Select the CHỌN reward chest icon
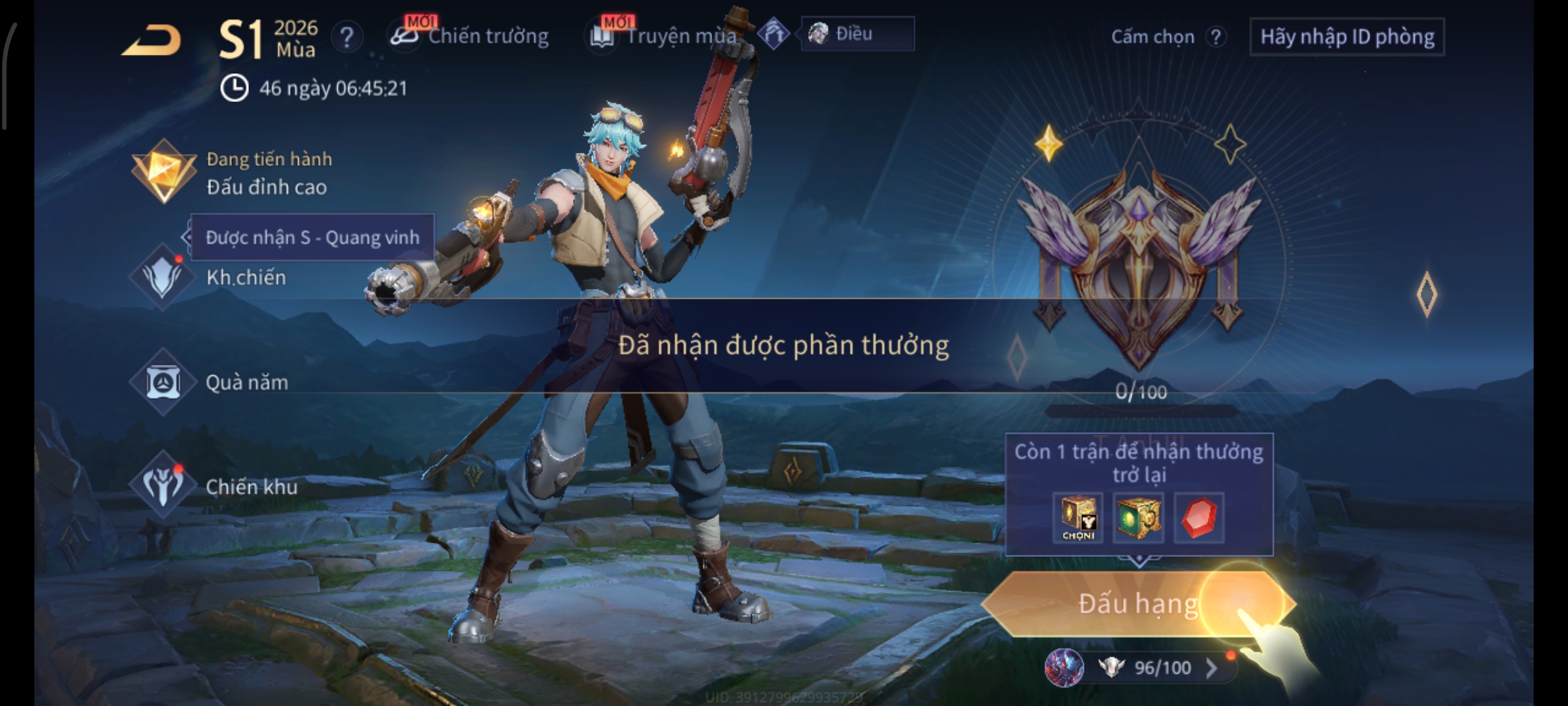This screenshot has width=1568, height=706. pos(1078,518)
